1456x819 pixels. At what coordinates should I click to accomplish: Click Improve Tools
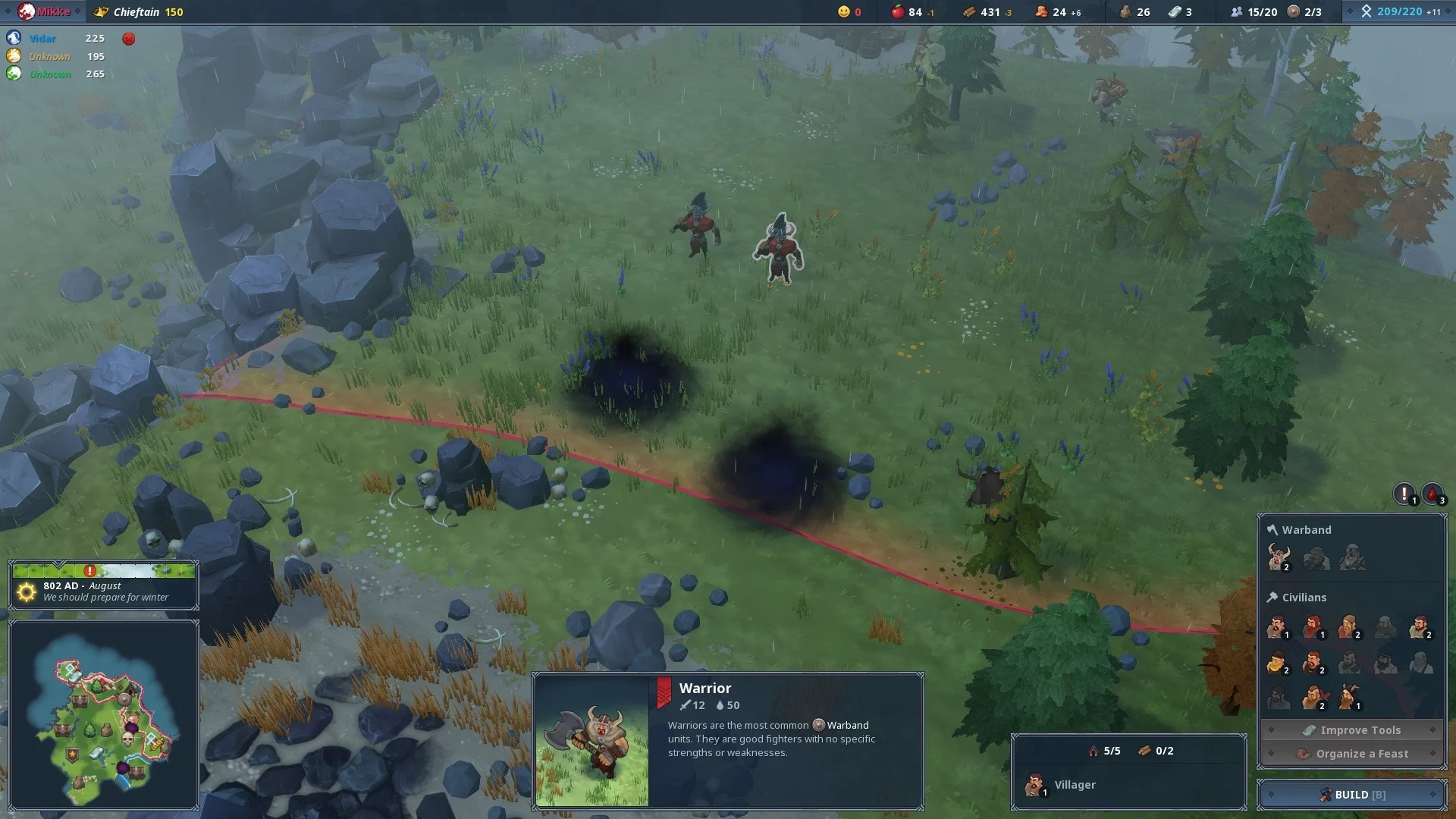[1352, 730]
